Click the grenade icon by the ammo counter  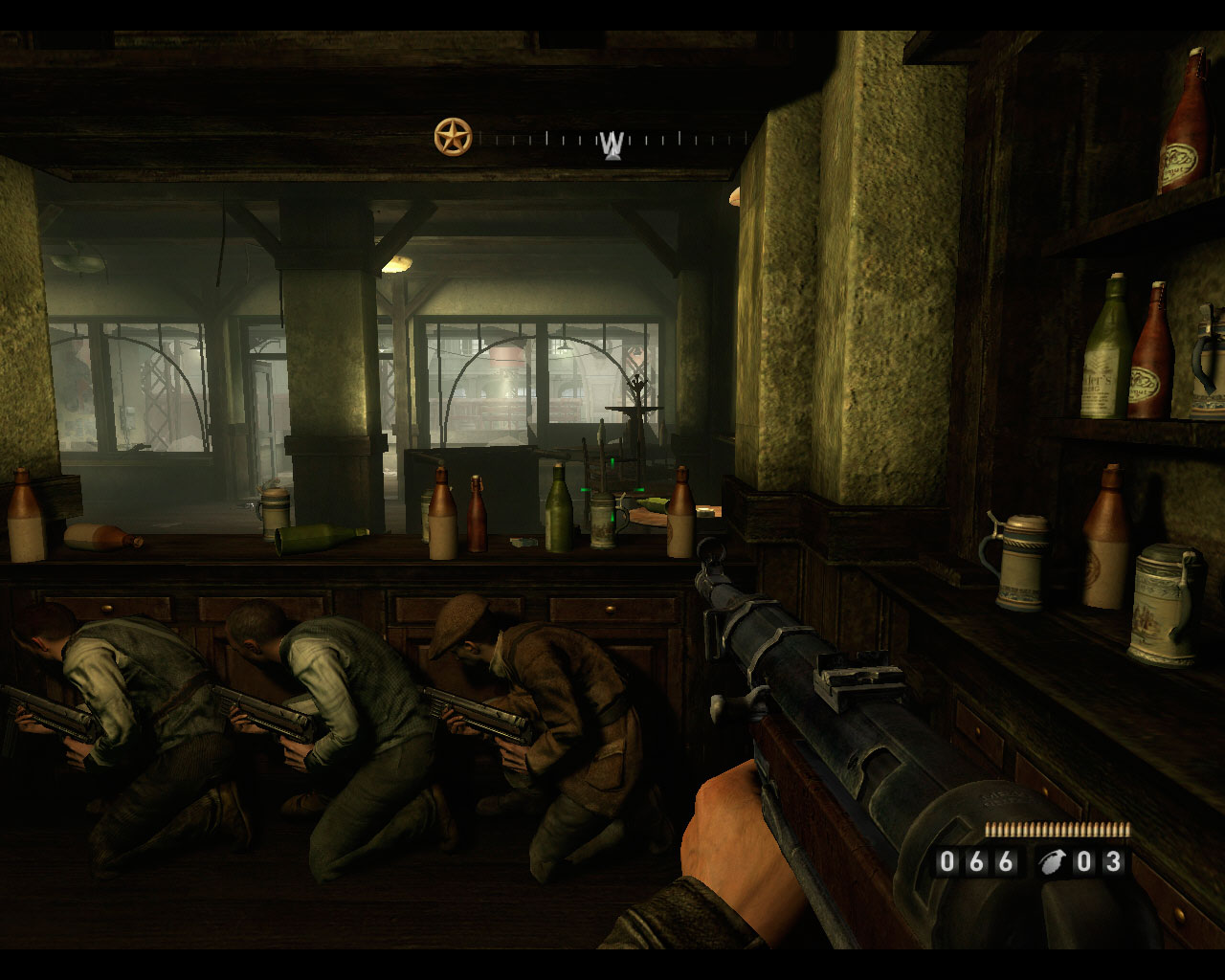click(1051, 862)
